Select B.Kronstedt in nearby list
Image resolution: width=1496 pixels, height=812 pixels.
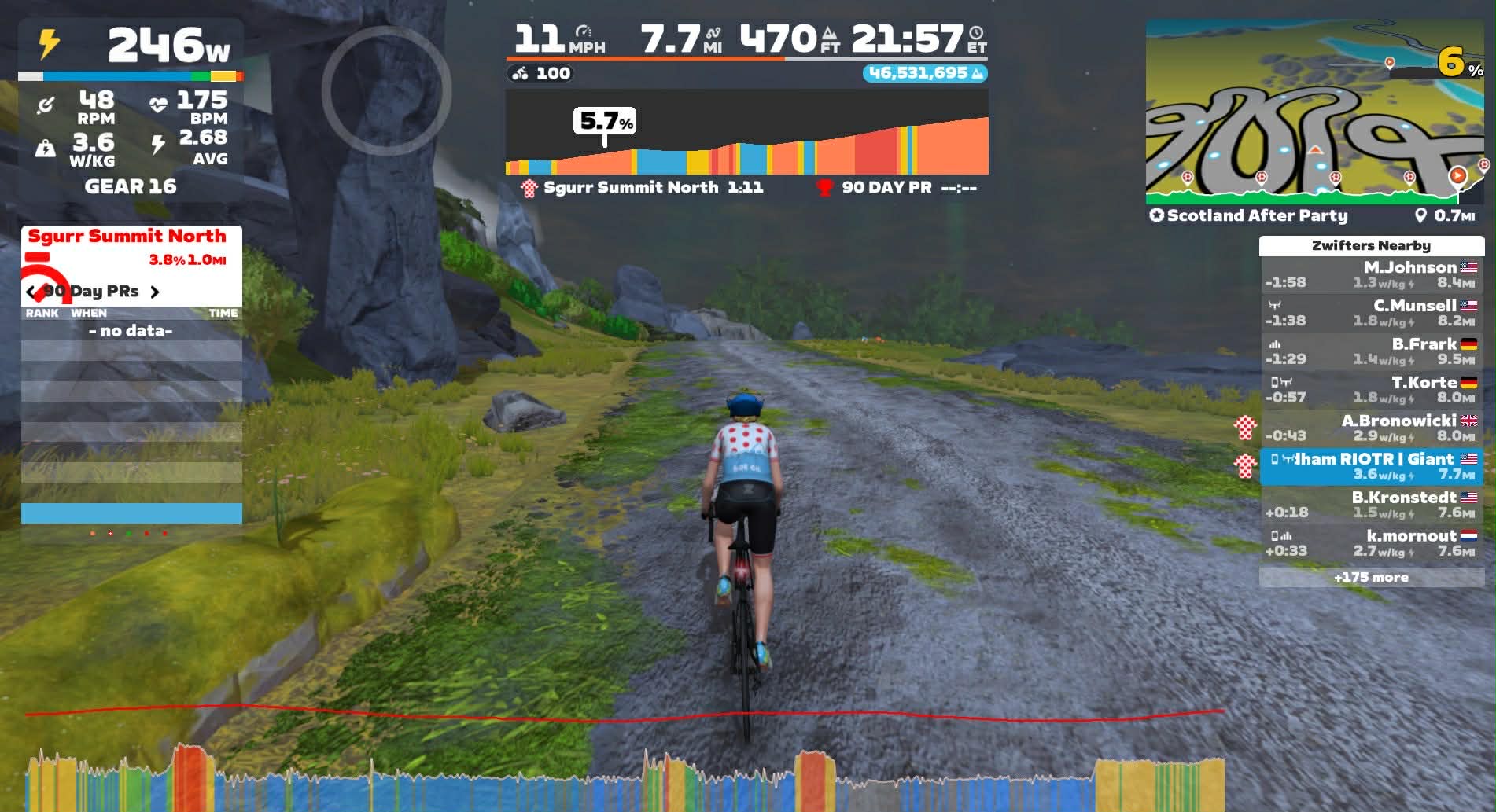pos(1371,505)
